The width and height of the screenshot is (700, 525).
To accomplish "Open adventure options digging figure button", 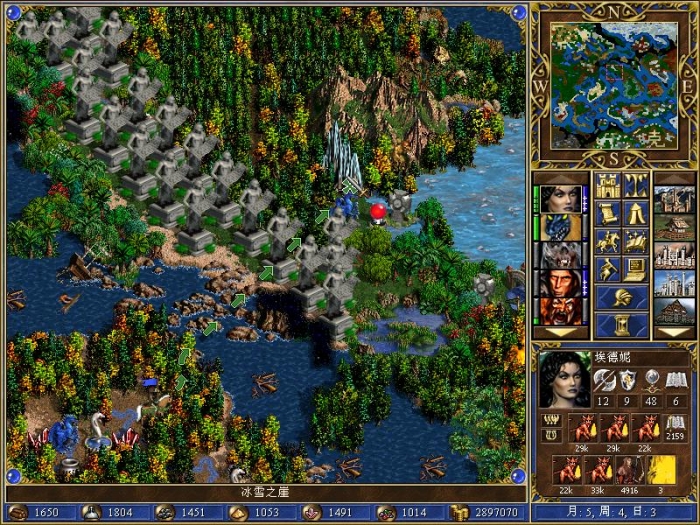I will 608,269.
